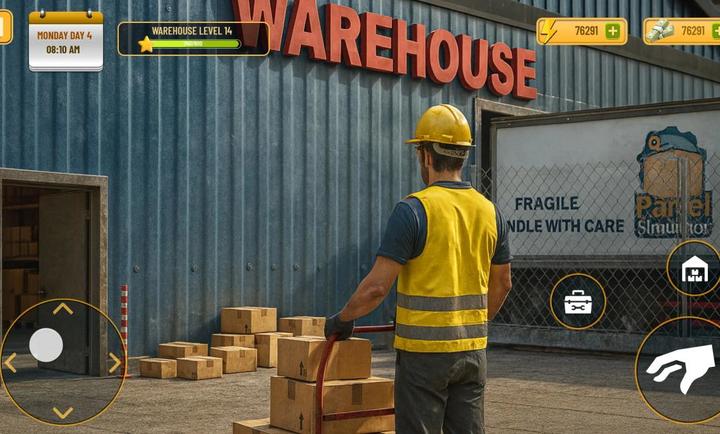Tap the joystick's down arrow

[62, 412]
